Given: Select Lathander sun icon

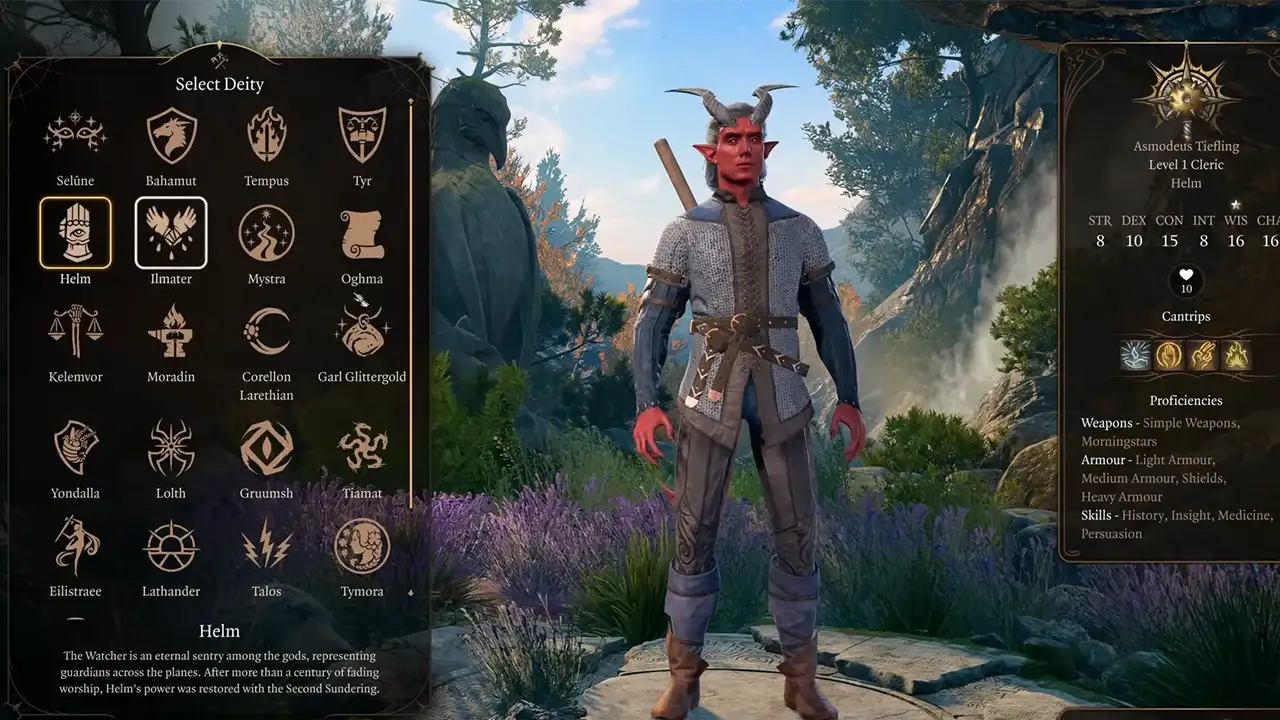Looking at the screenshot, I should [x=171, y=545].
